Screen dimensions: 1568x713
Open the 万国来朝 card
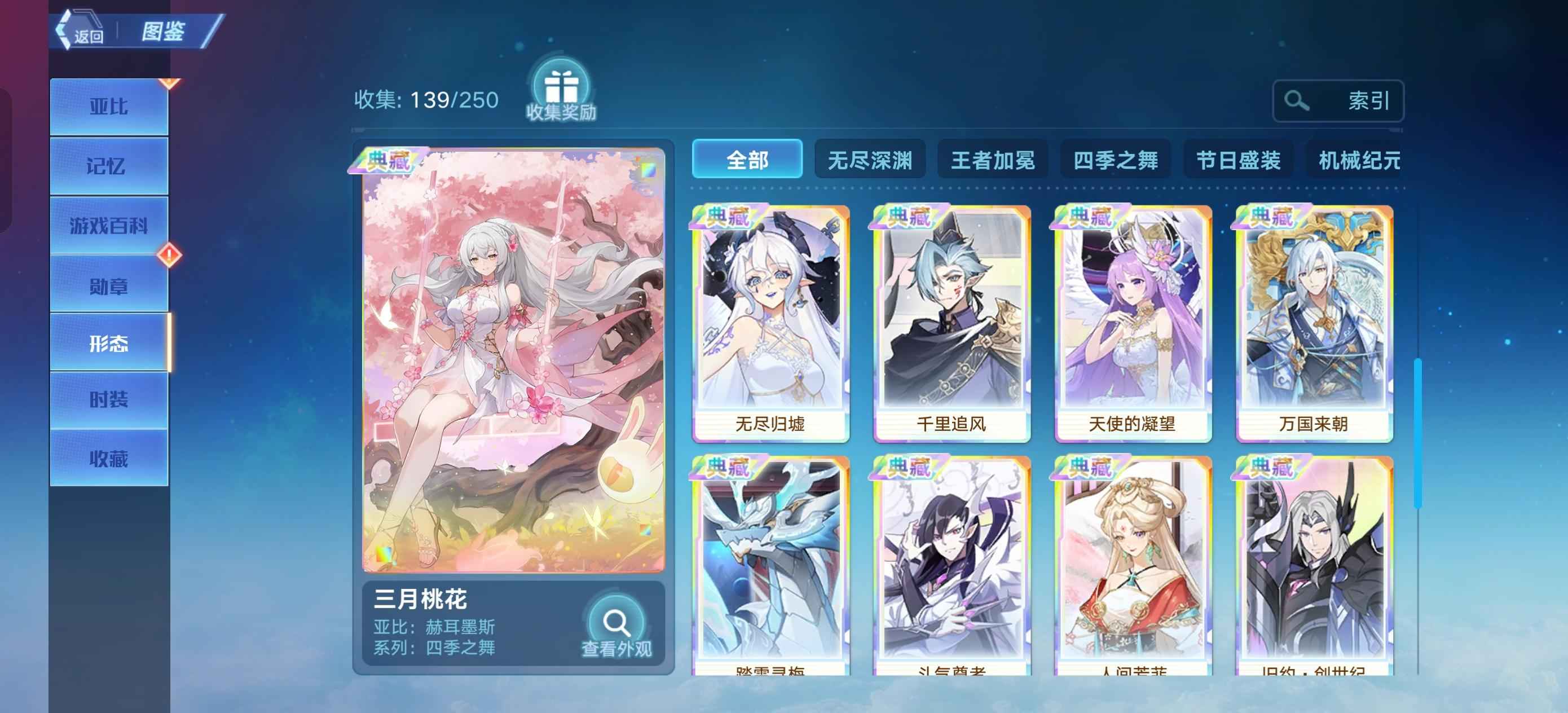(1314, 323)
